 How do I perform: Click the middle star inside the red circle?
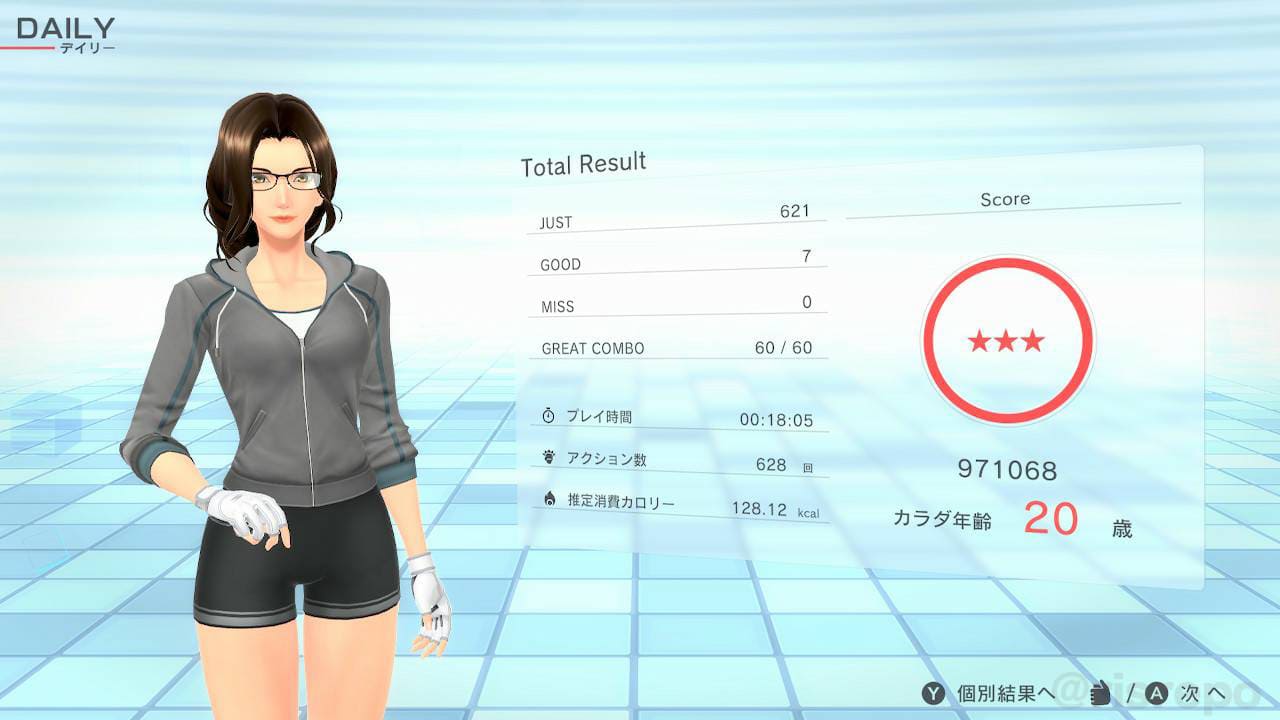tap(1007, 341)
